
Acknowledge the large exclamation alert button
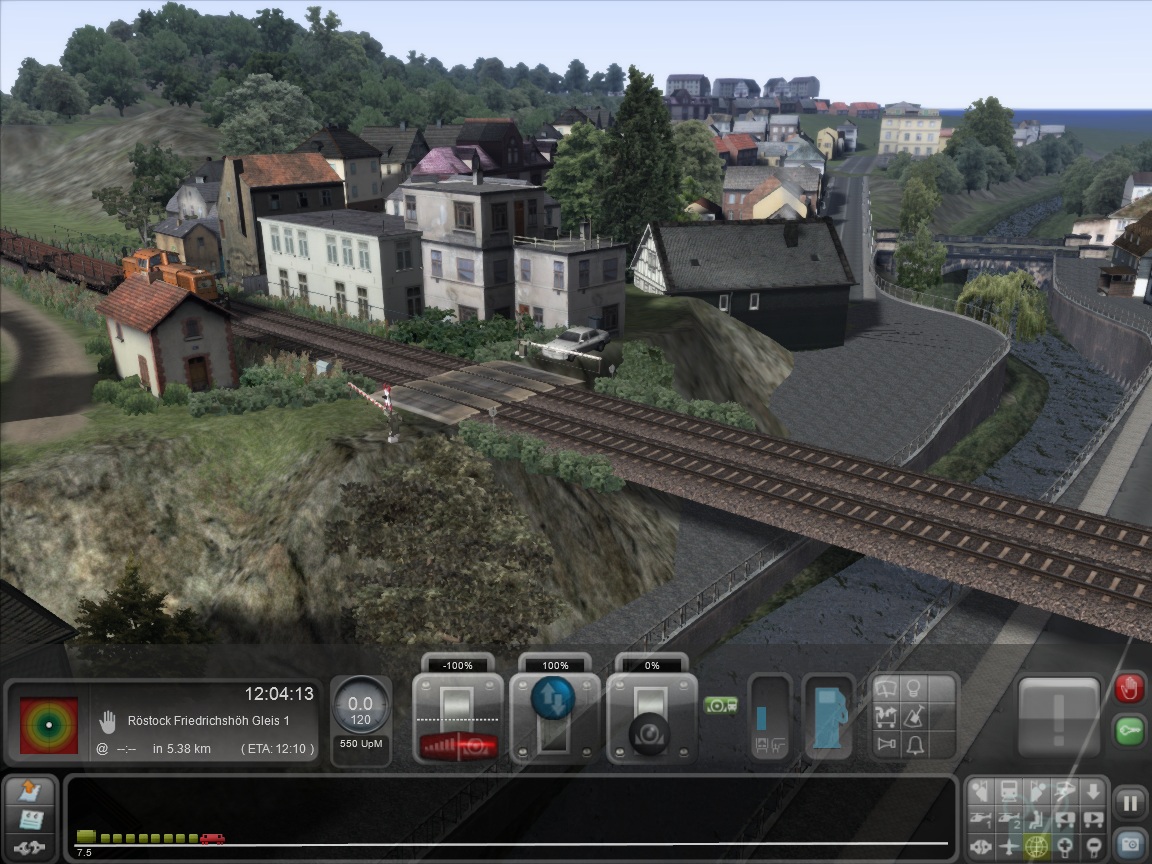1058,718
